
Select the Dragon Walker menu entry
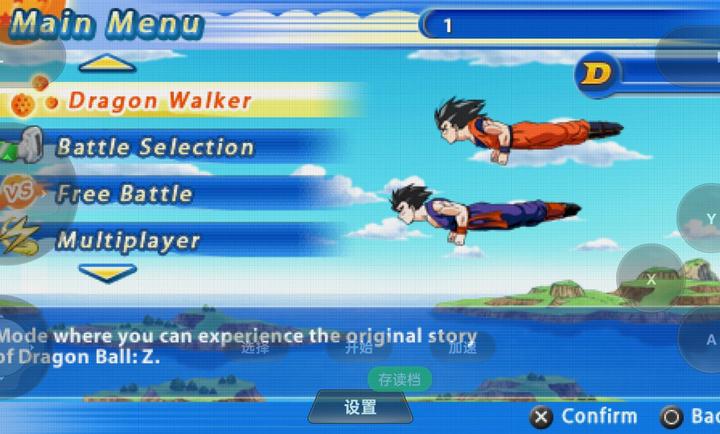click(x=160, y=101)
